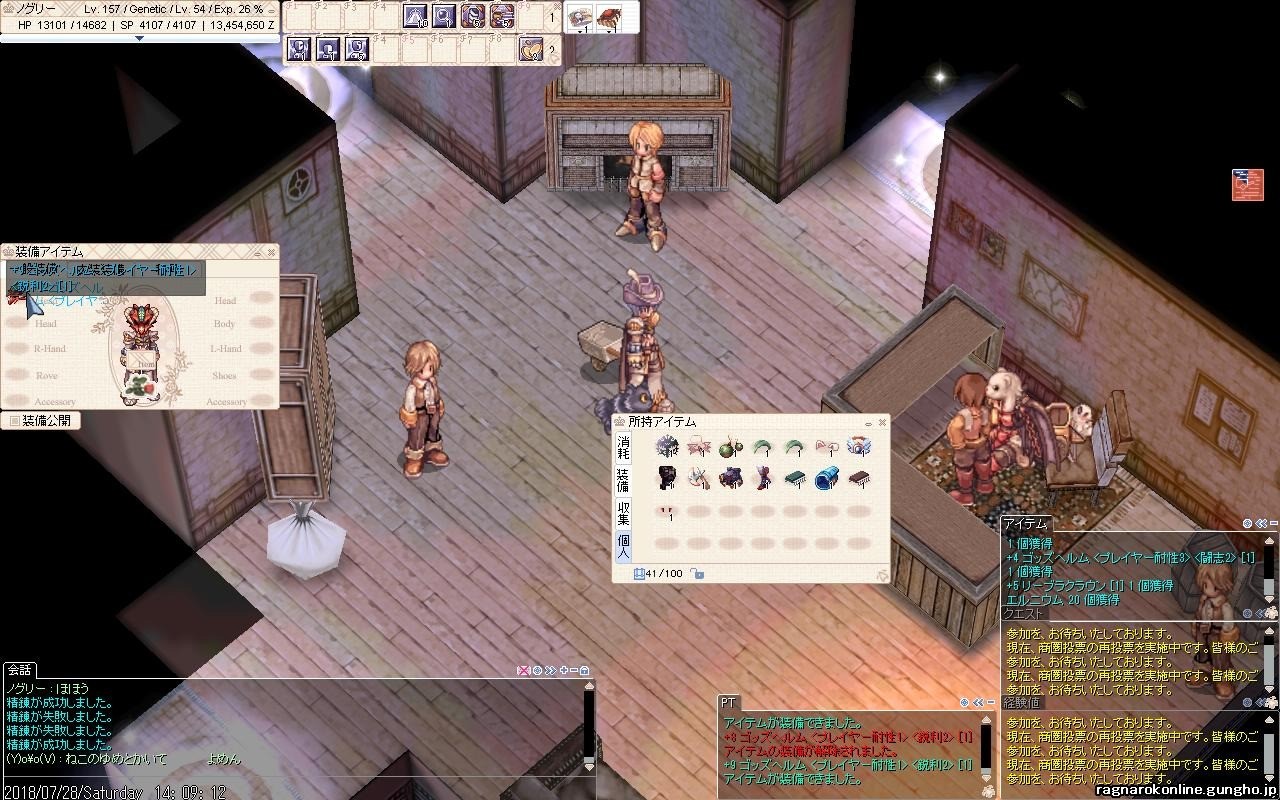Switch to the 装備 equipment tab

tap(623, 479)
